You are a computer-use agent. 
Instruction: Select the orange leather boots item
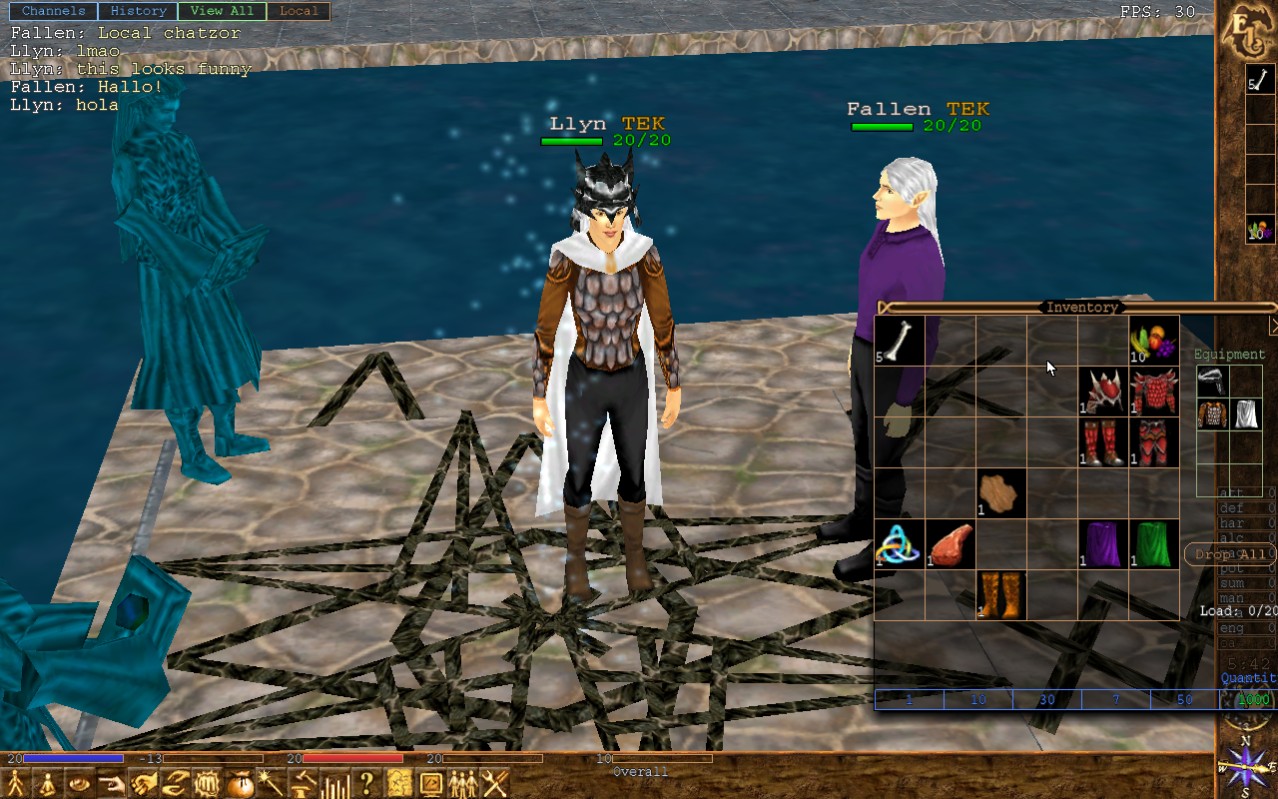coord(1001,595)
